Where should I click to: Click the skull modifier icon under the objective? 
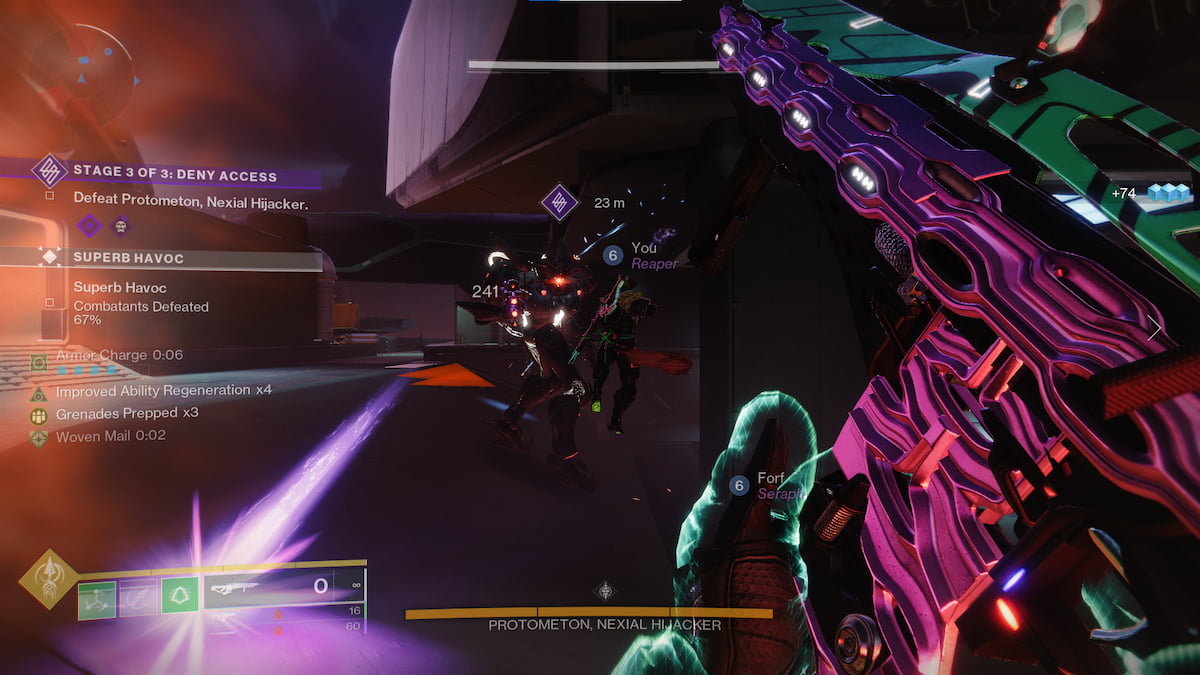121,225
